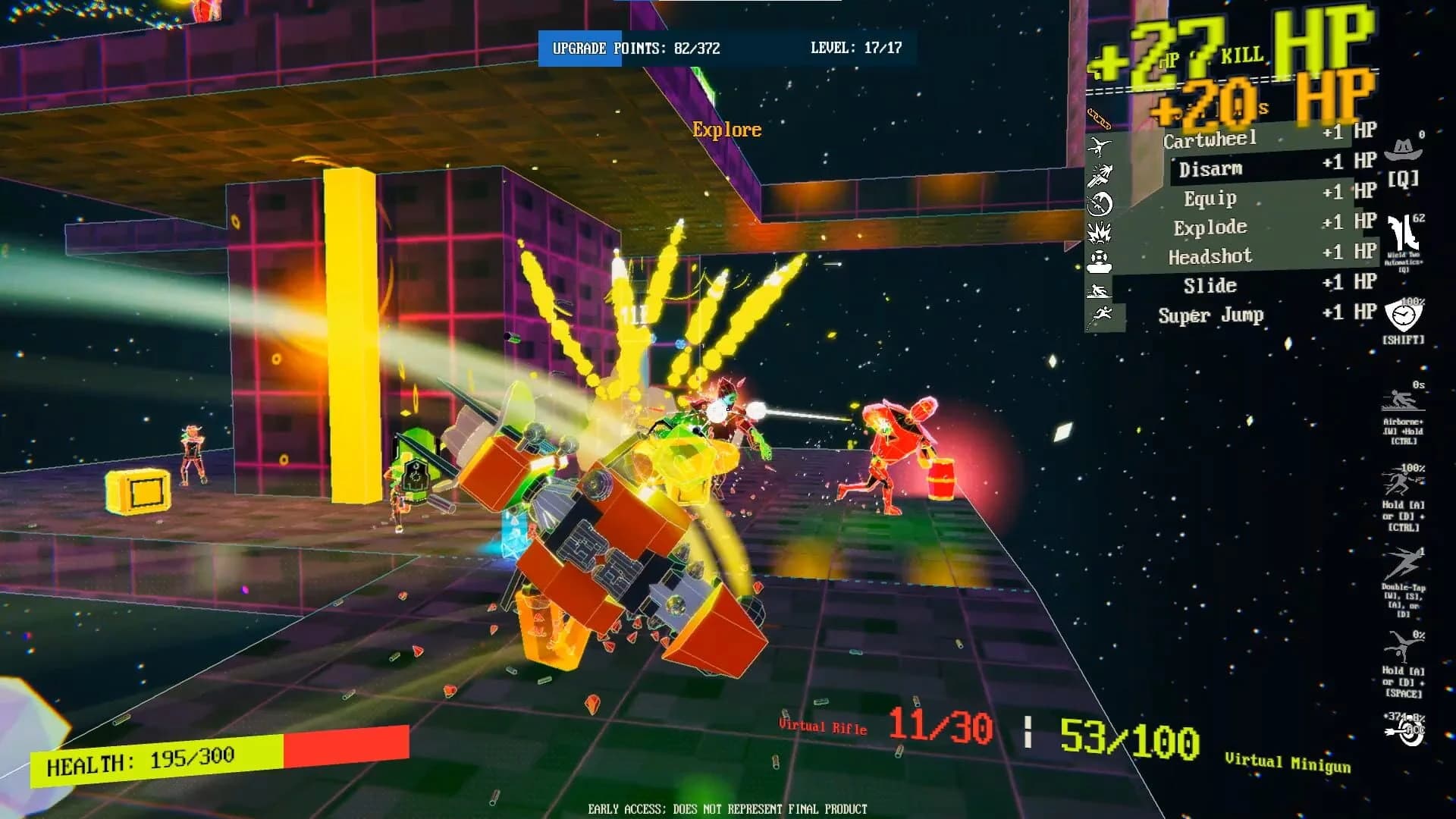The image size is (1456, 819).
Task: Select the Virtual Minigun weapon label
Action: pos(1288,763)
